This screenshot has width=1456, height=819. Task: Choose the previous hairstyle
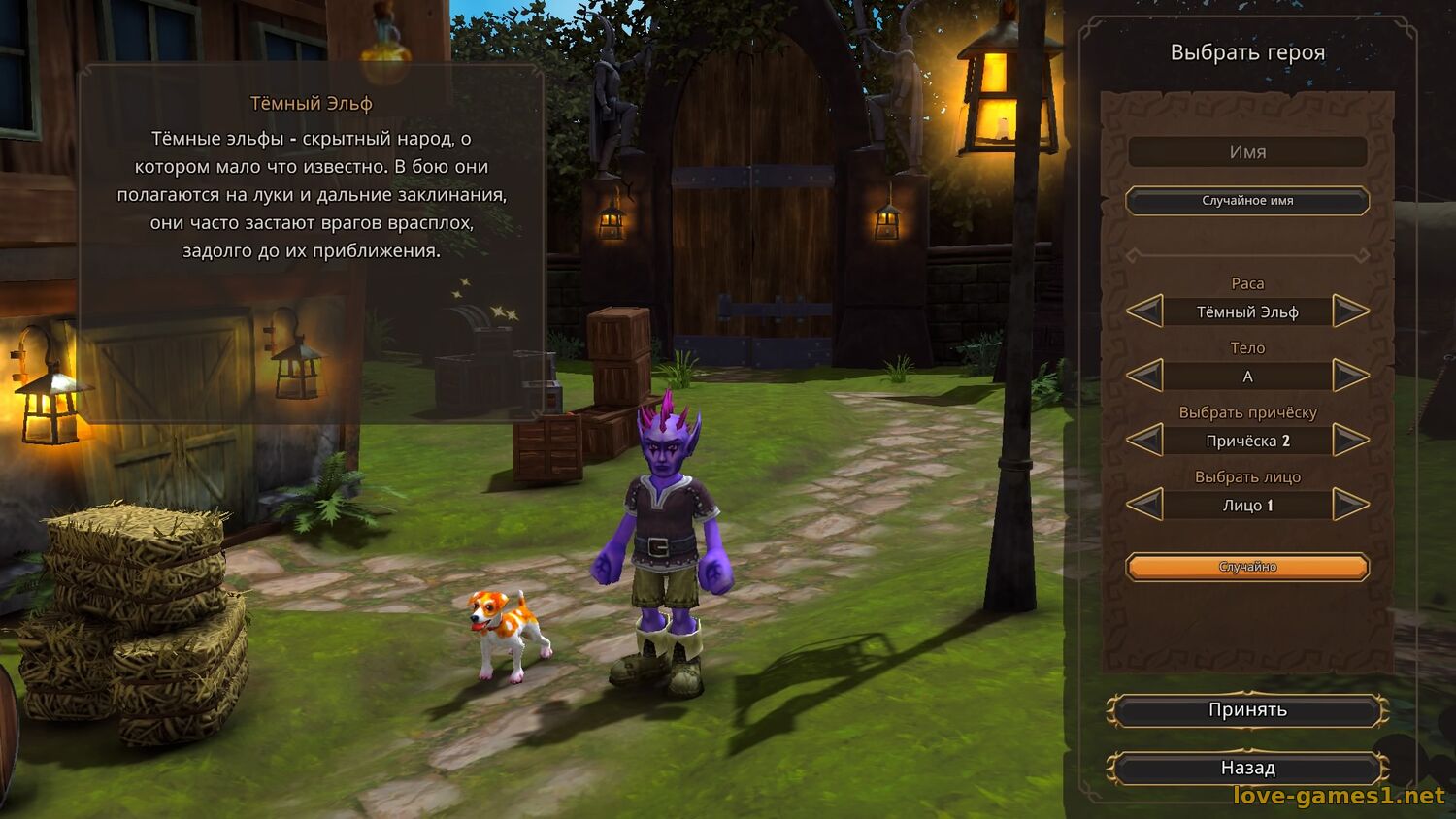tap(1145, 441)
